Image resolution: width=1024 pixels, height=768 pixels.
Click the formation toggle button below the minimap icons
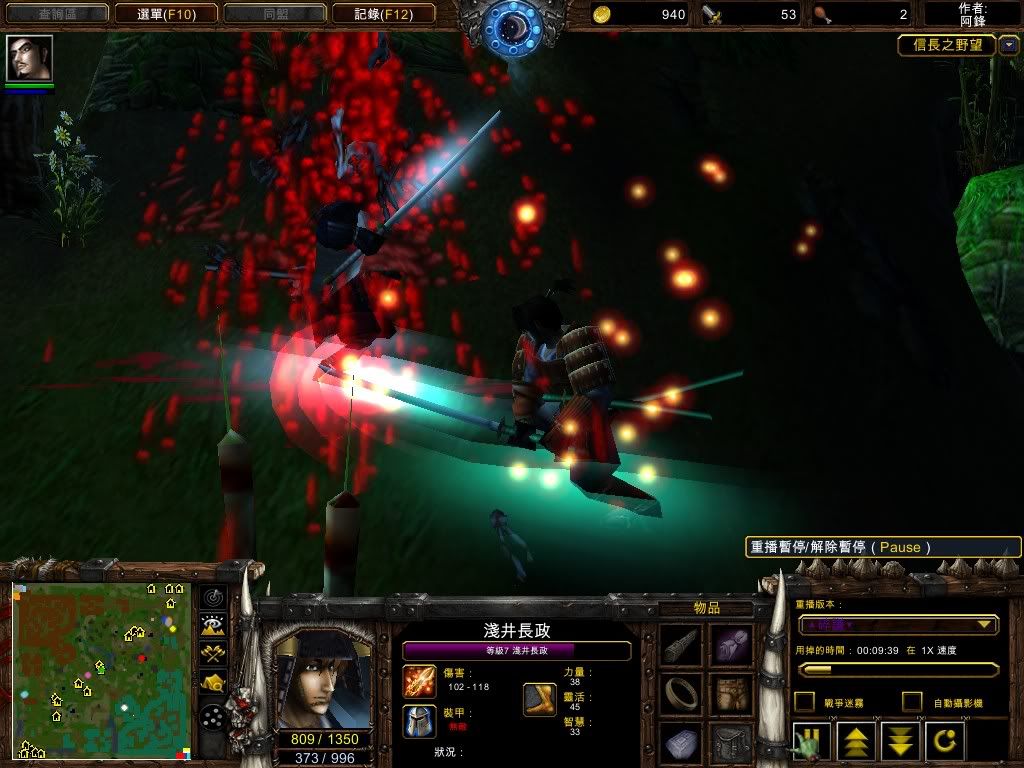(x=213, y=717)
